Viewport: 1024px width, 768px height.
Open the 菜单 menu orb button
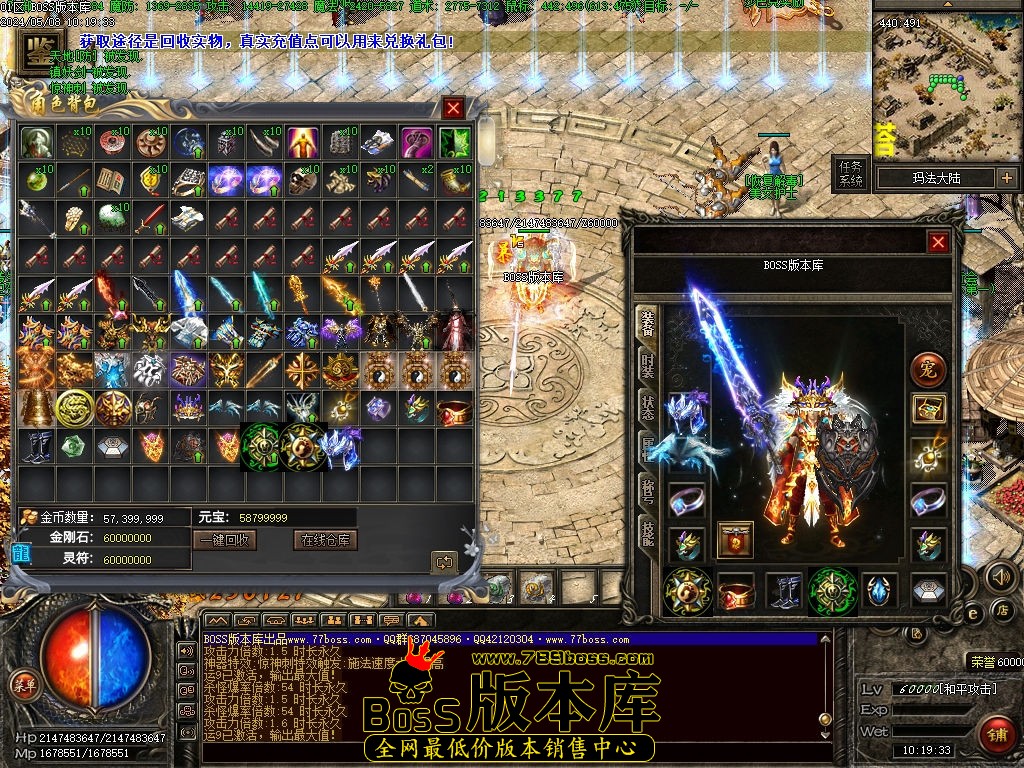click(23, 685)
